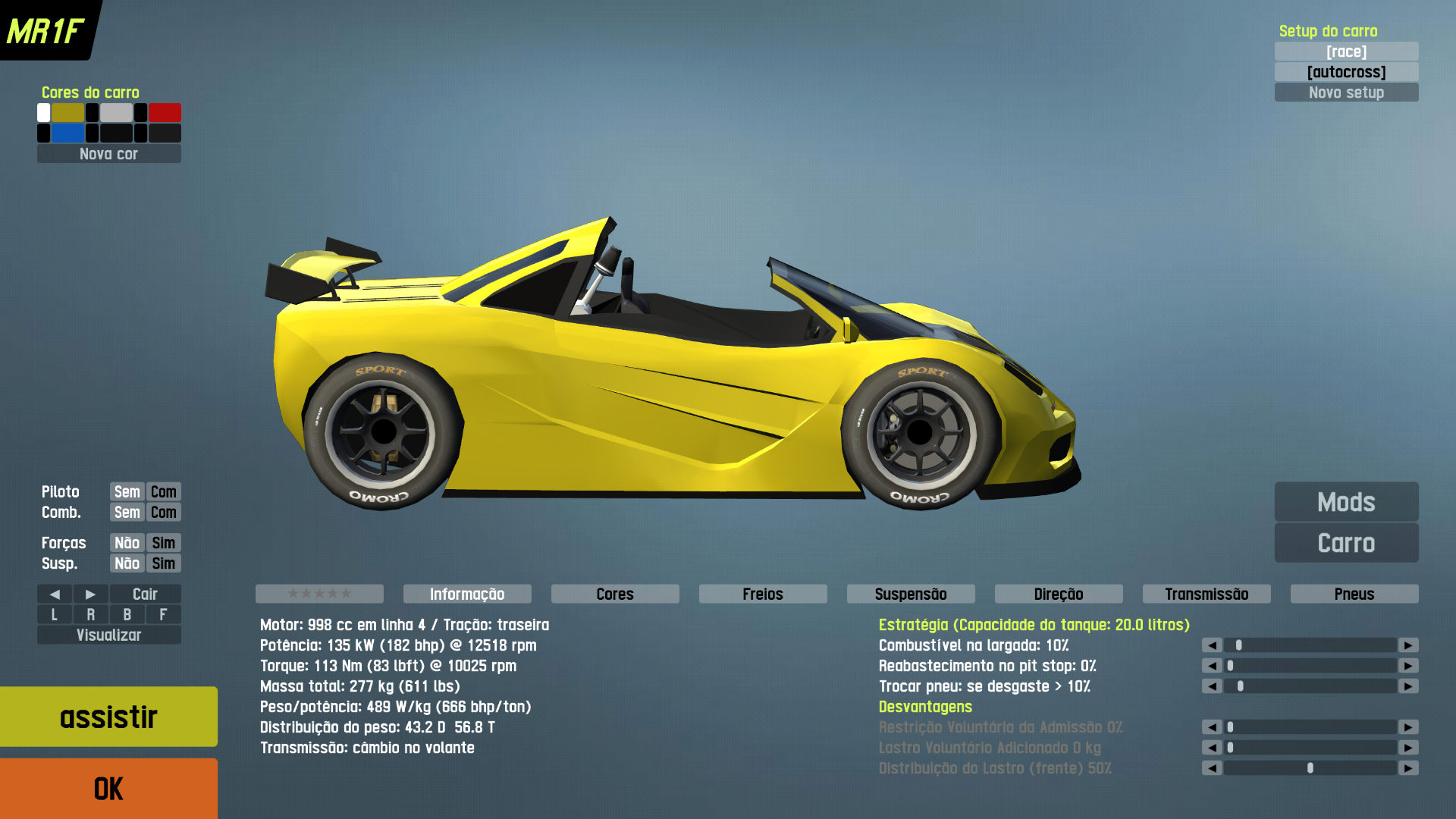Image resolution: width=1456 pixels, height=819 pixels.
Task: Click the Visualizar button
Action: pos(108,635)
